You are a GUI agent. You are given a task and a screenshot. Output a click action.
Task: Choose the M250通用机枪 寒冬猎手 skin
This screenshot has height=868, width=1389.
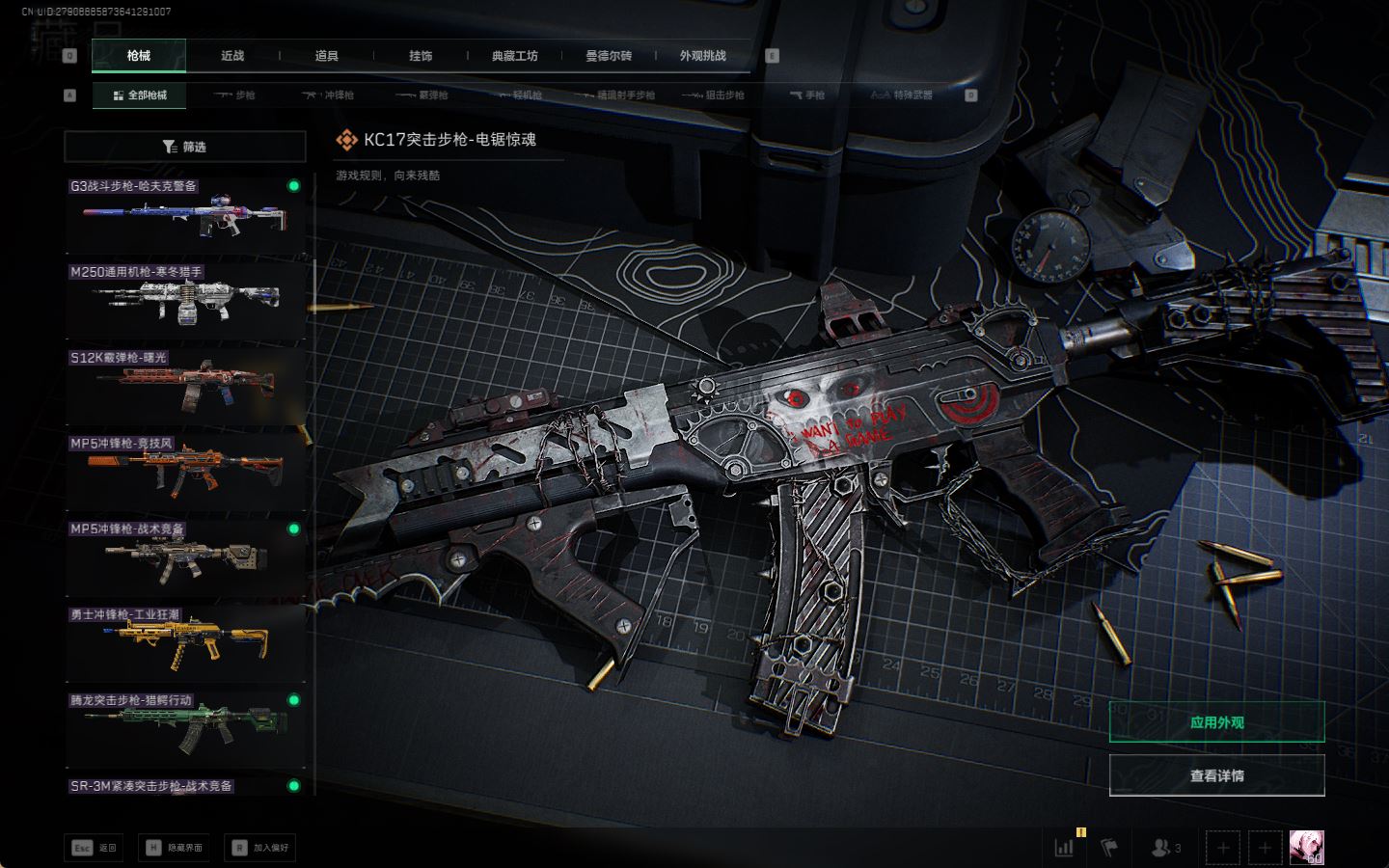pyautogui.click(x=185, y=301)
